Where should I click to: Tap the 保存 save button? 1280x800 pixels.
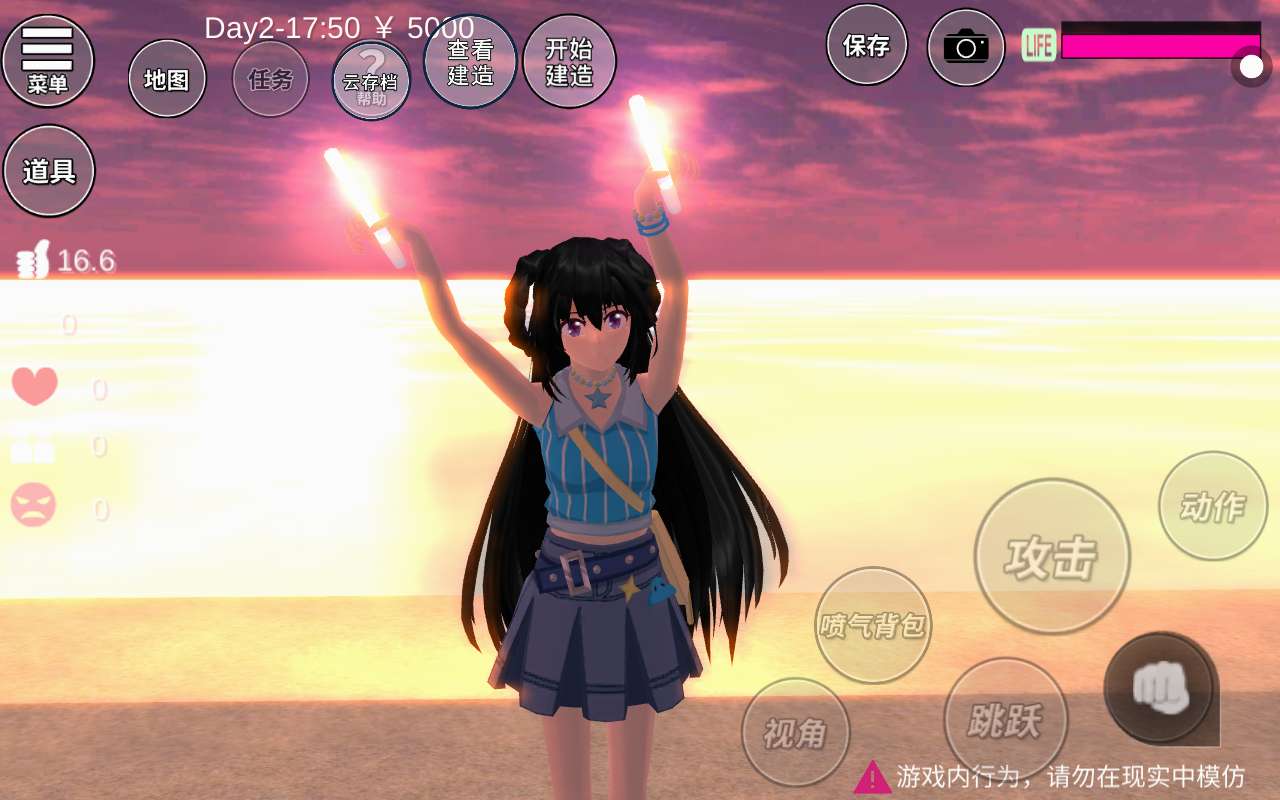pyautogui.click(x=866, y=45)
